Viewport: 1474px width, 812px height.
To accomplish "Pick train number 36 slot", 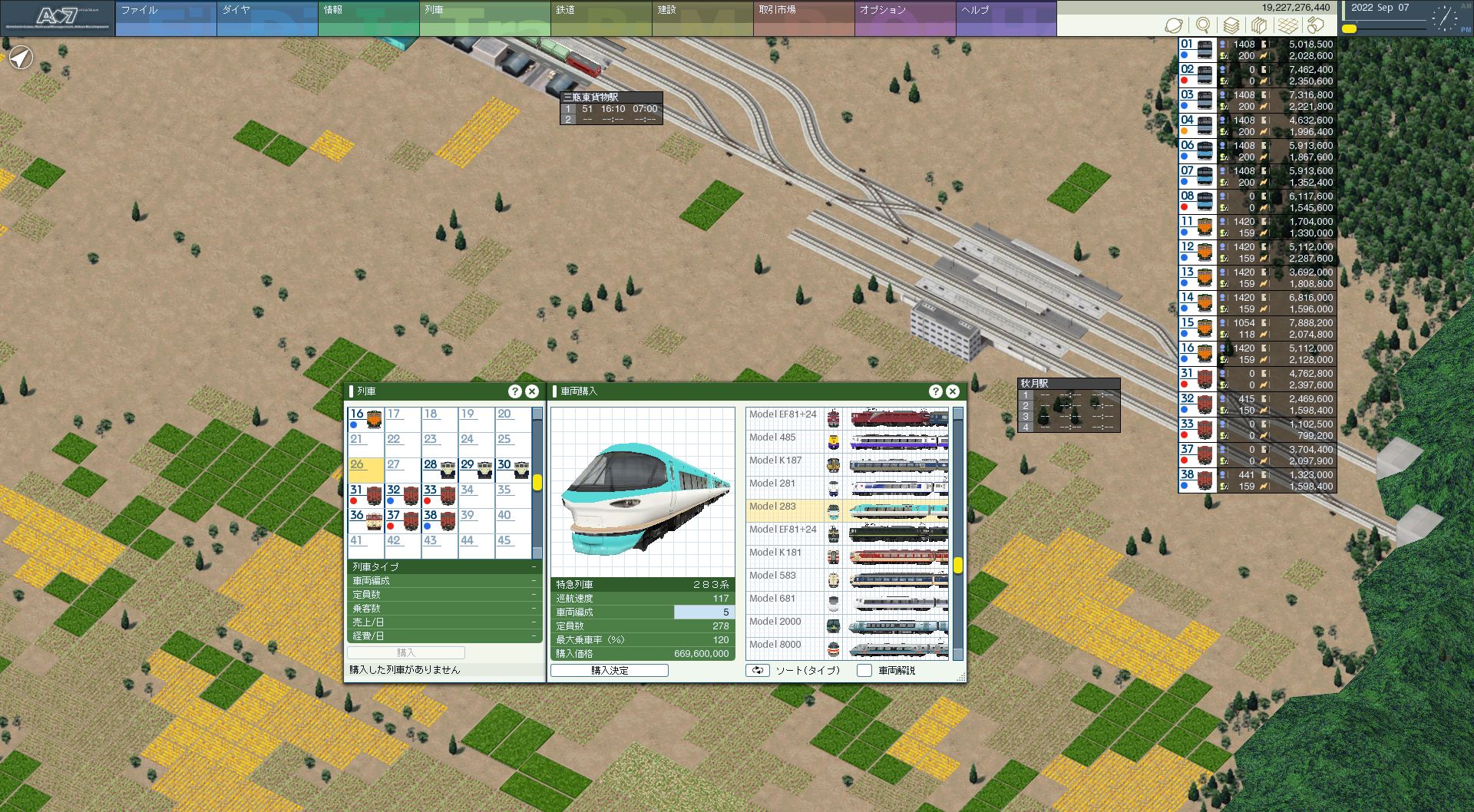I will (x=365, y=520).
